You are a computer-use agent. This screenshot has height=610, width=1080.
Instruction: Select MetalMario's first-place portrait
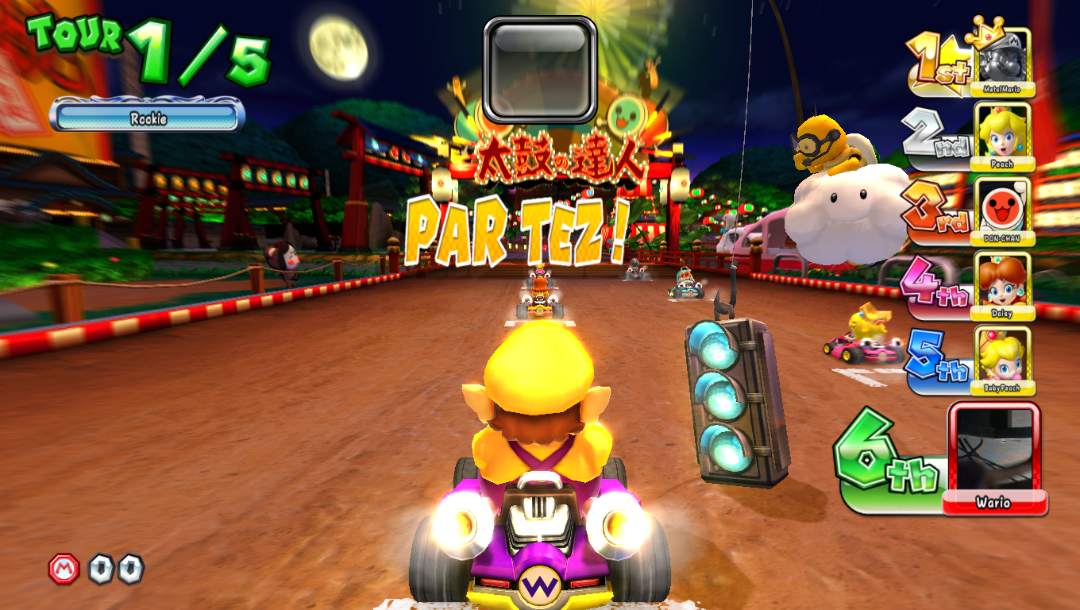[x=1003, y=59]
